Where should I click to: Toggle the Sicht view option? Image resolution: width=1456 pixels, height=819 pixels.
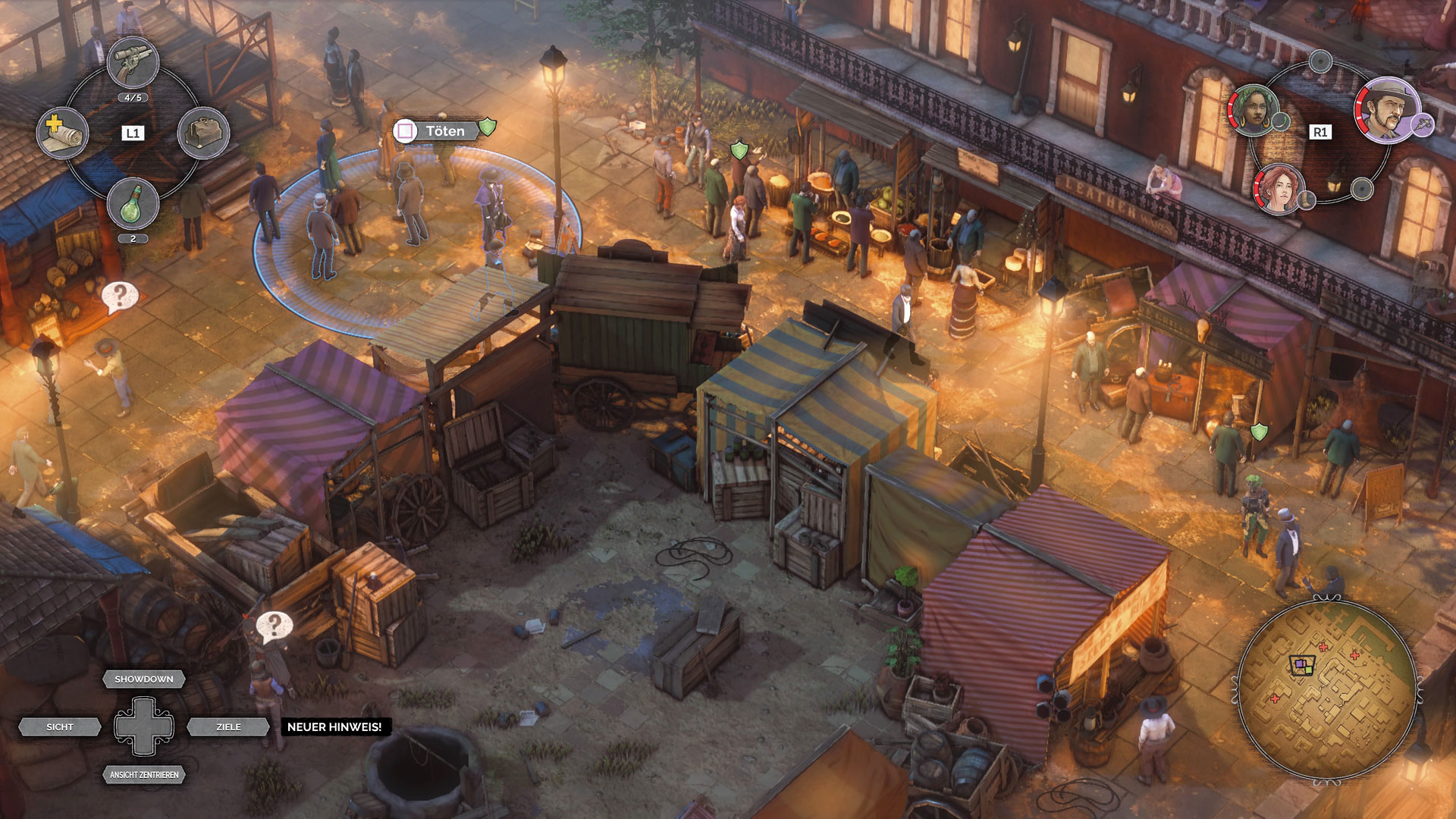pyautogui.click(x=60, y=726)
